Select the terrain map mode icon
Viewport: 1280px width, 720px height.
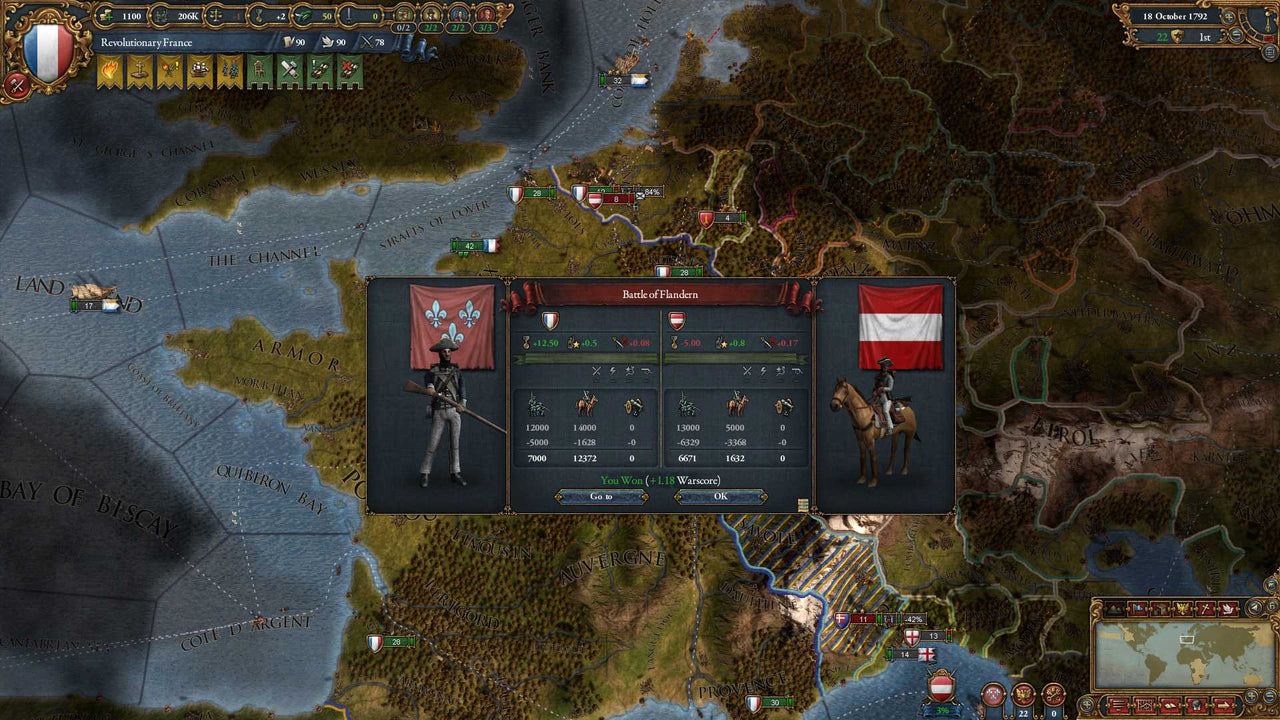1115,608
